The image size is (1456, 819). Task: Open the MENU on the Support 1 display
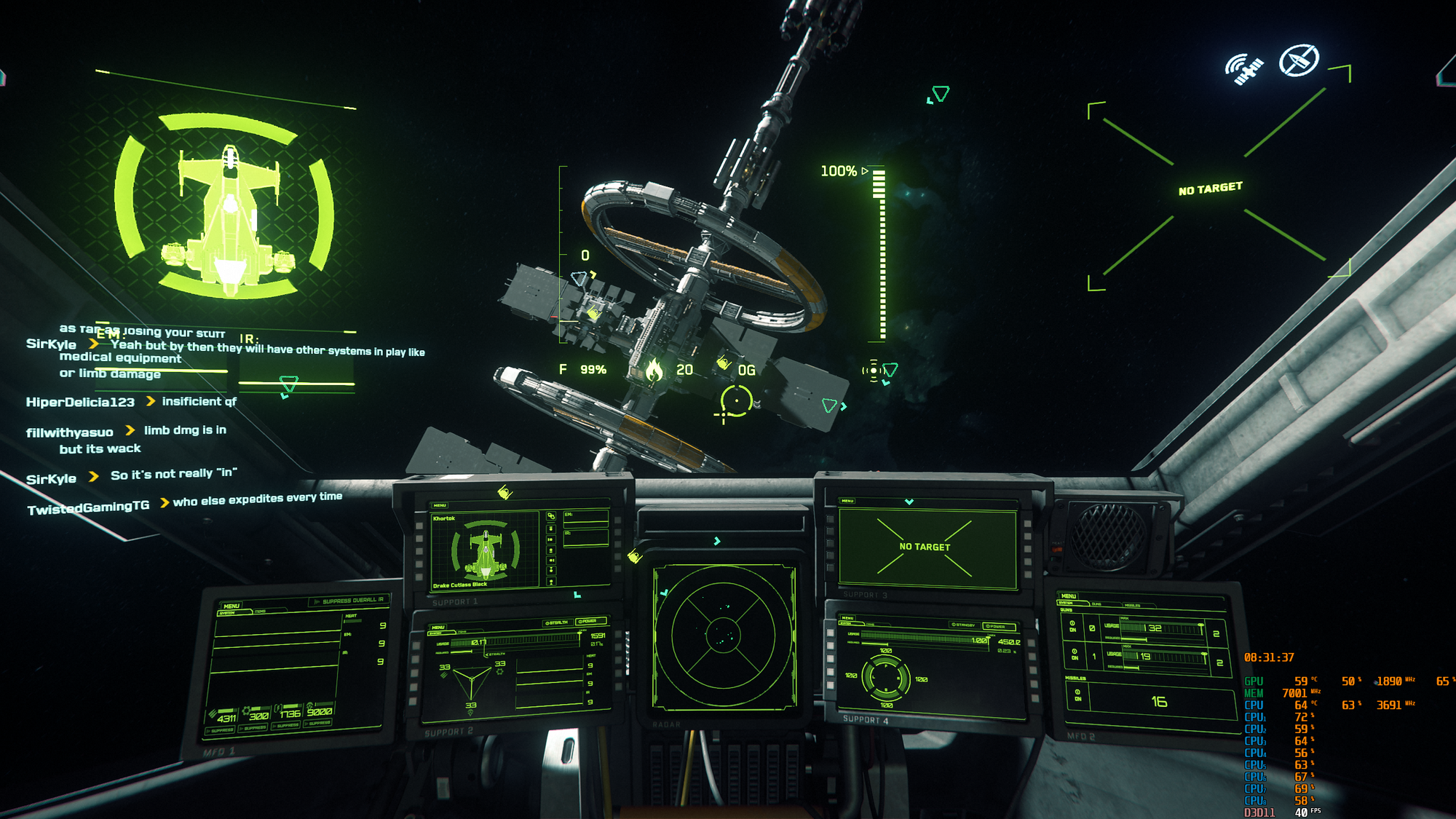pos(440,505)
